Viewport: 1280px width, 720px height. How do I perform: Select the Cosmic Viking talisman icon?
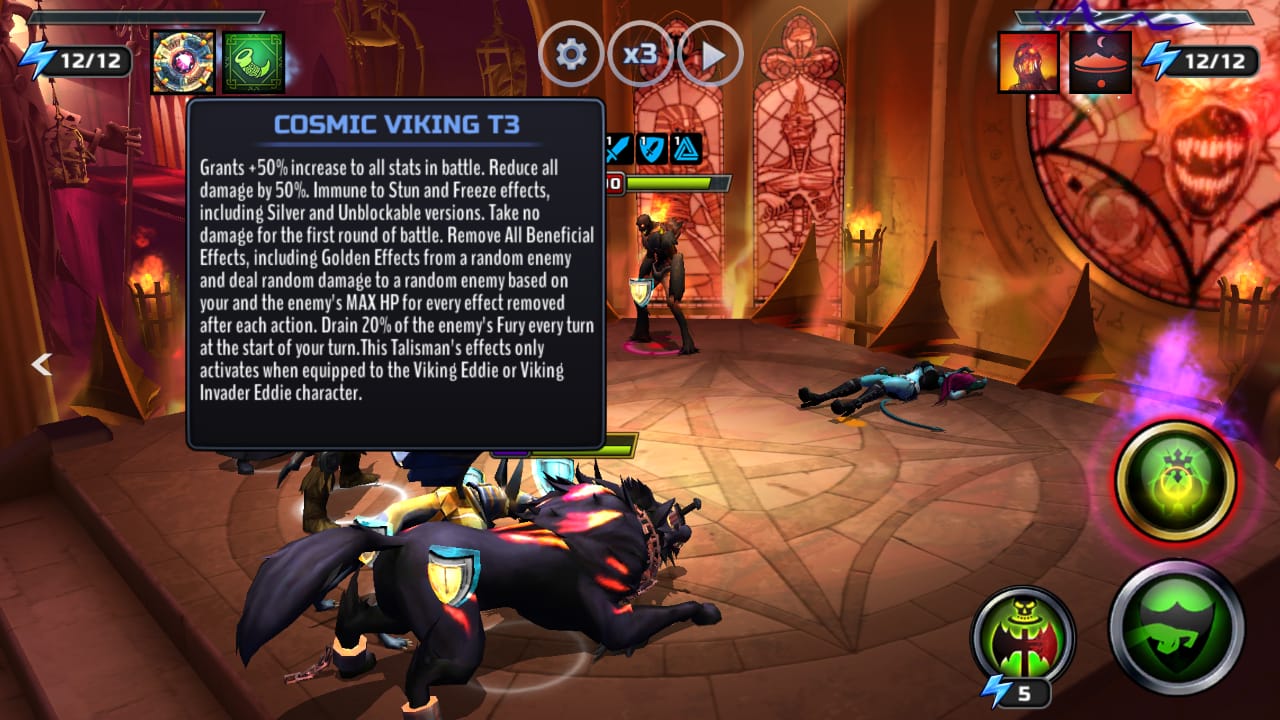point(183,62)
